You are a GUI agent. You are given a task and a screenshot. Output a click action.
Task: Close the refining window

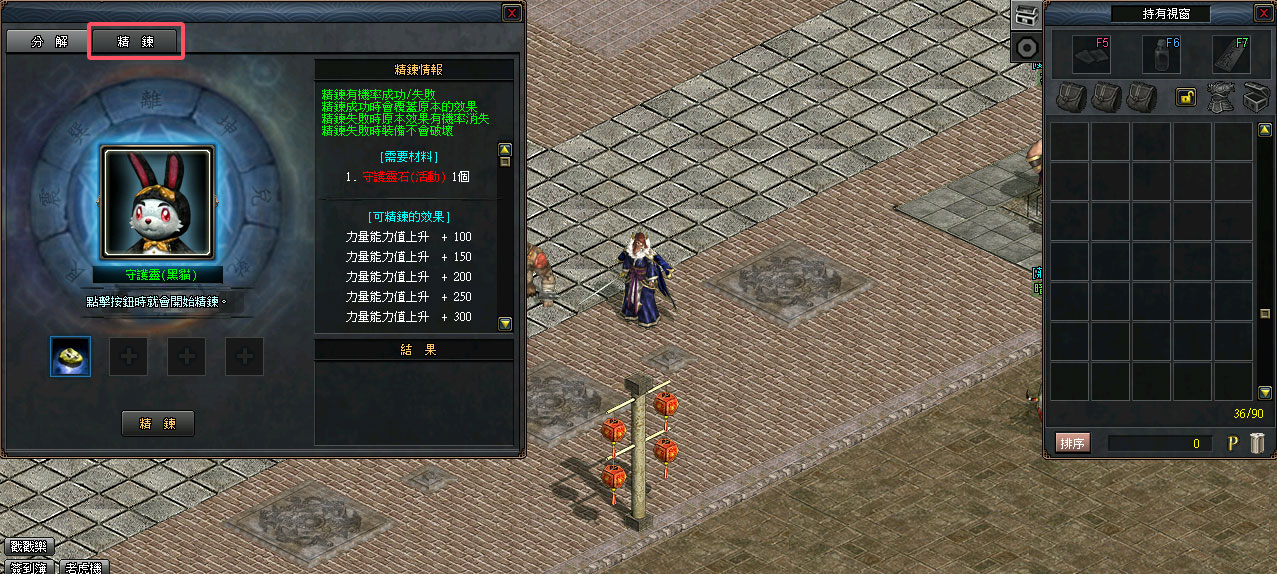(511, 13)
